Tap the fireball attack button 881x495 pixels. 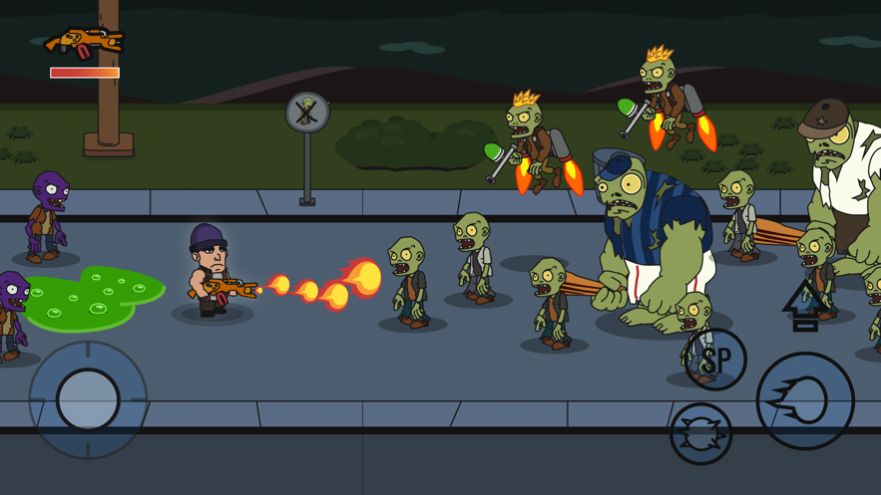click(804, 401)
